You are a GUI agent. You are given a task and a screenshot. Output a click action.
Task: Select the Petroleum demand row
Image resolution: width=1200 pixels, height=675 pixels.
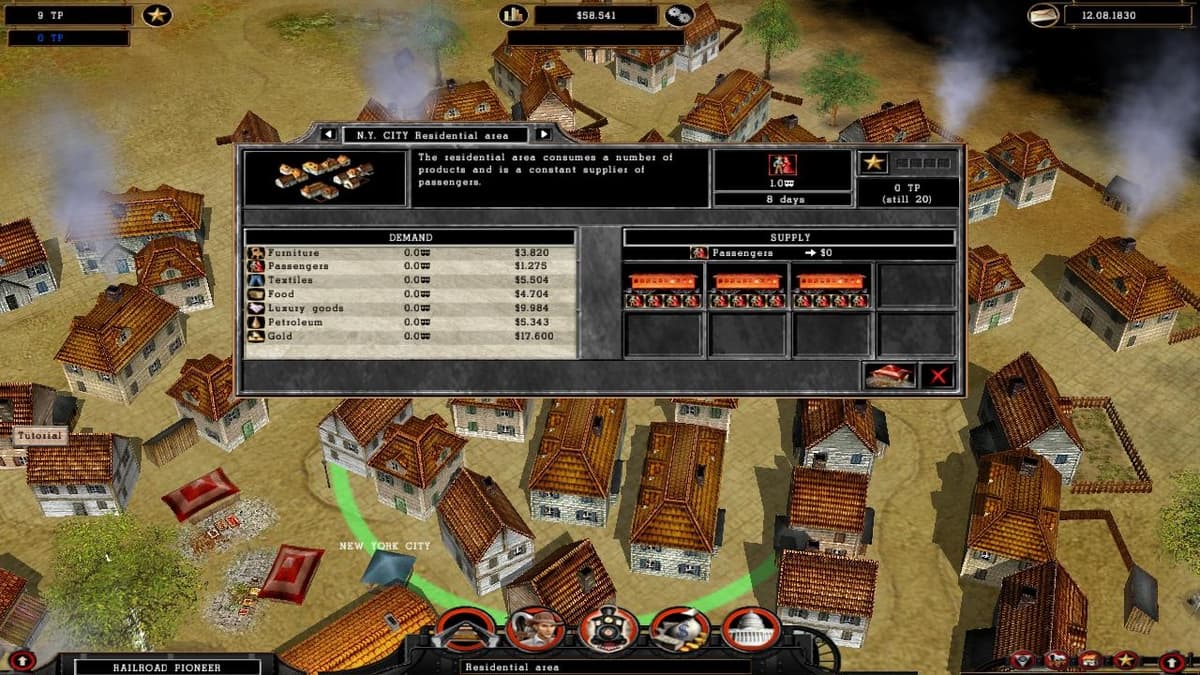click(410, 323)
